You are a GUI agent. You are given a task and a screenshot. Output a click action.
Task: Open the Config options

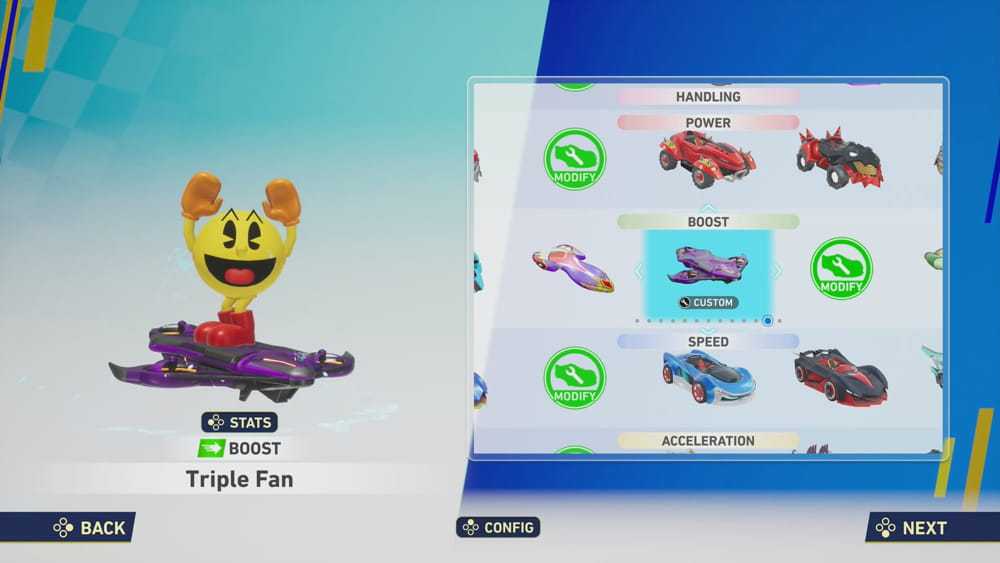498,527
